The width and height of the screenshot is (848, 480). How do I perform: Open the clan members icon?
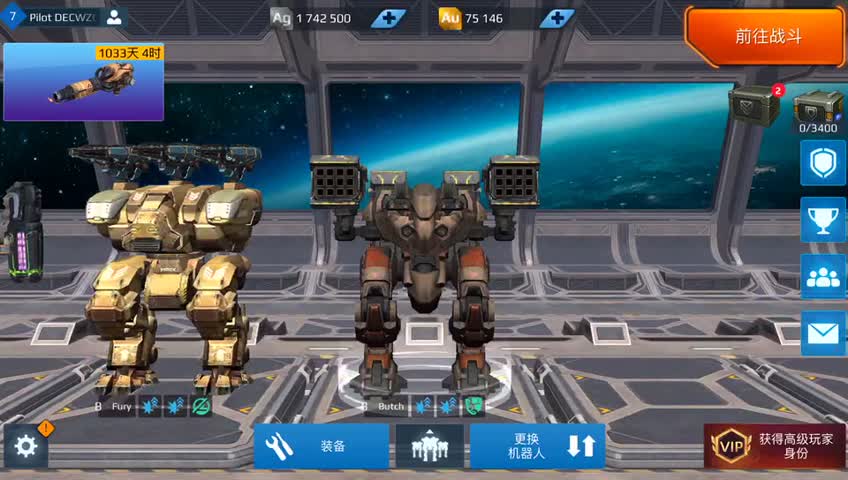(x=823, y=276)
